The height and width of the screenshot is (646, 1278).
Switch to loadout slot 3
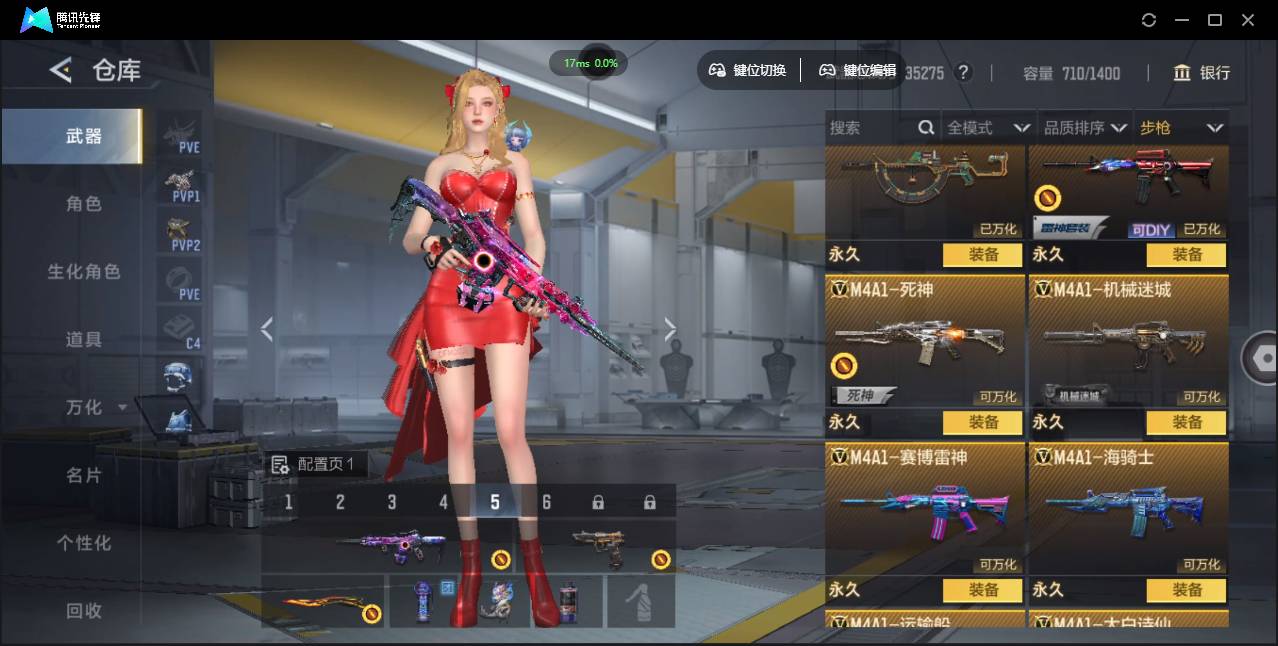[392, 502]
